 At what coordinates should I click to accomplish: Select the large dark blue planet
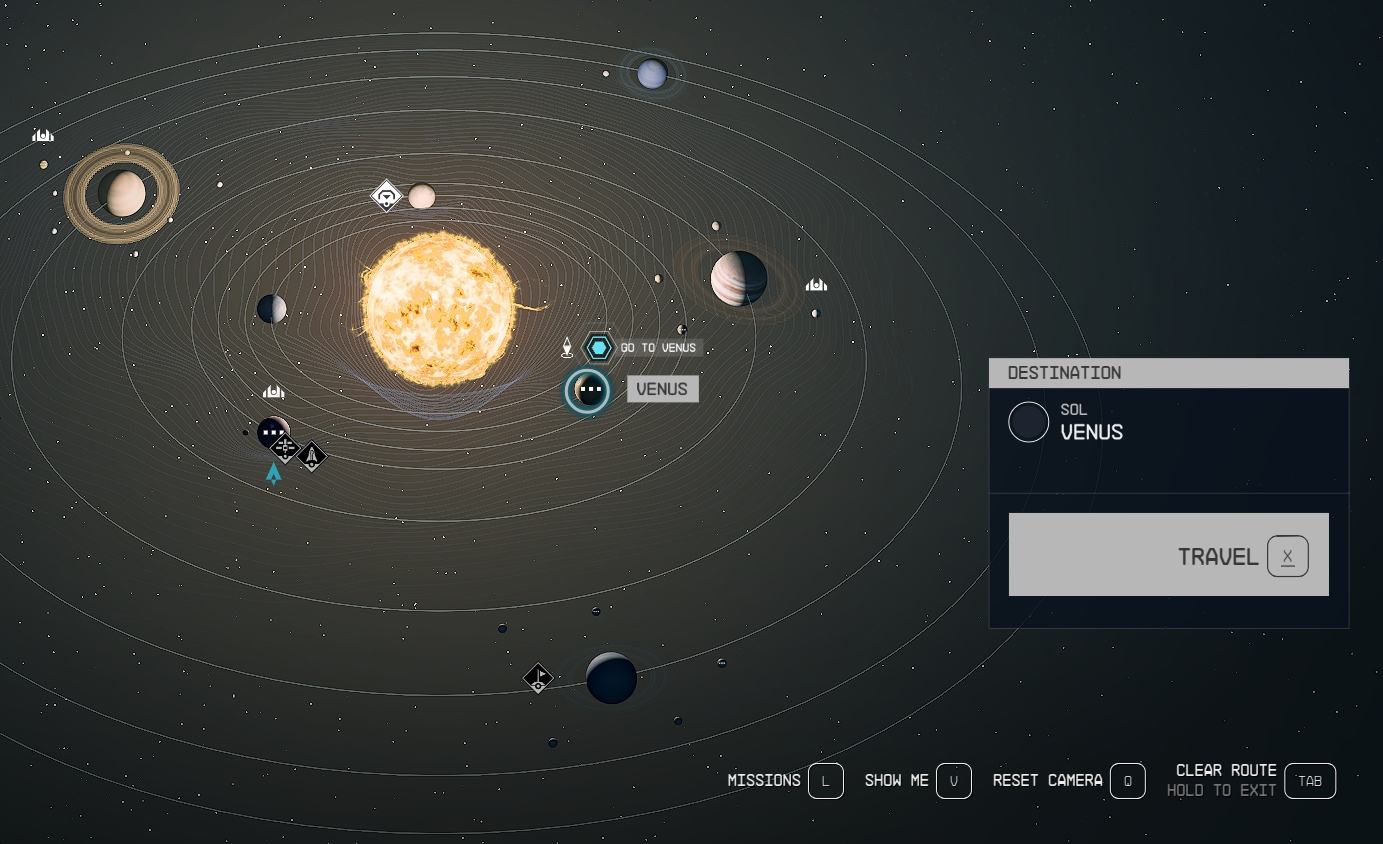click(611, 678)
